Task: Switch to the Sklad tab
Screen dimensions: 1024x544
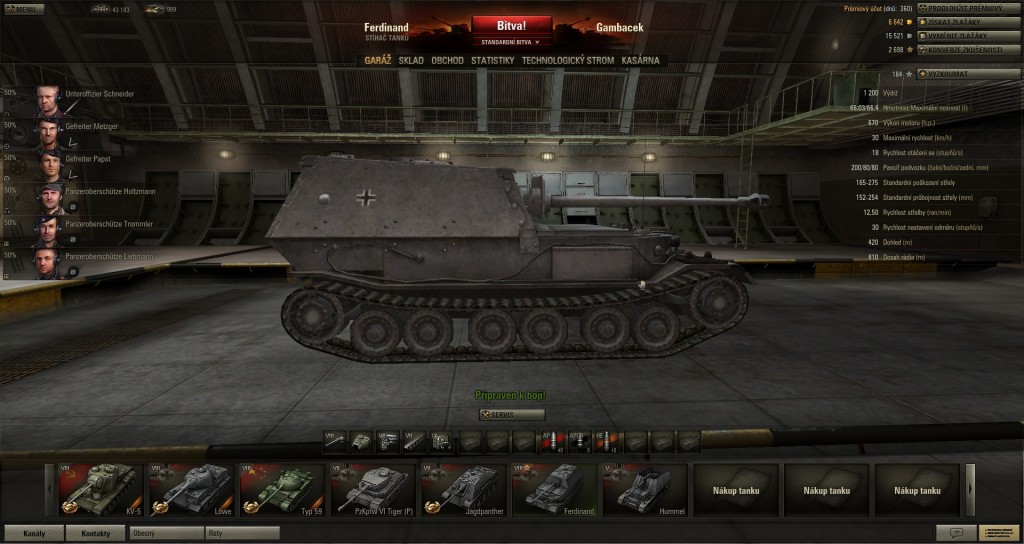Action: (410, 61)
